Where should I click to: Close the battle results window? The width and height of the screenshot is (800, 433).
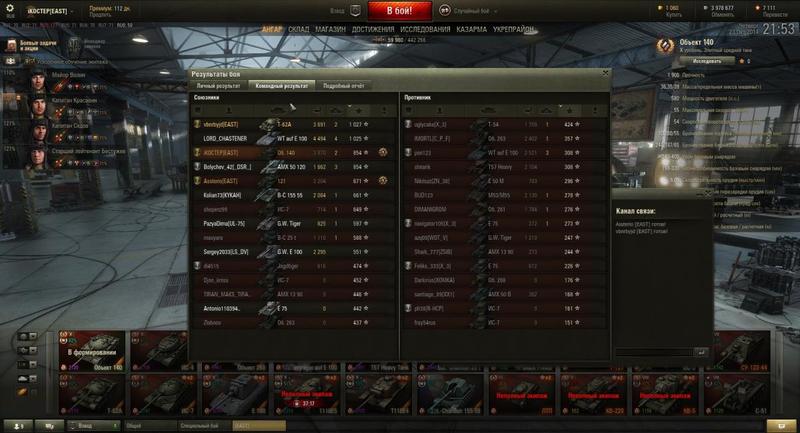pos(604,74)
